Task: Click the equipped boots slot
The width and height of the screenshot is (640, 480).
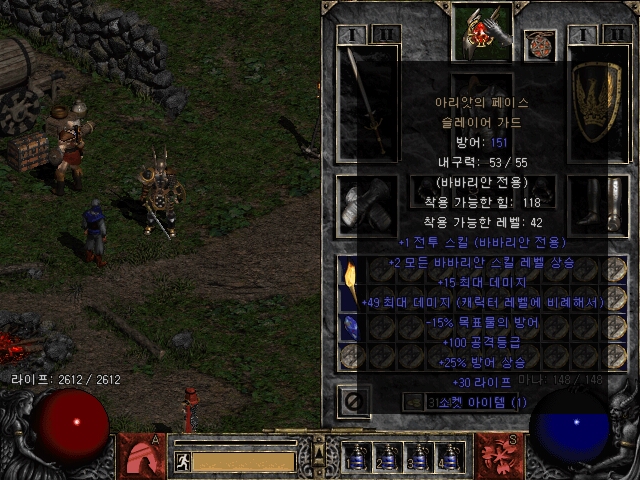Action: (598, 203)
